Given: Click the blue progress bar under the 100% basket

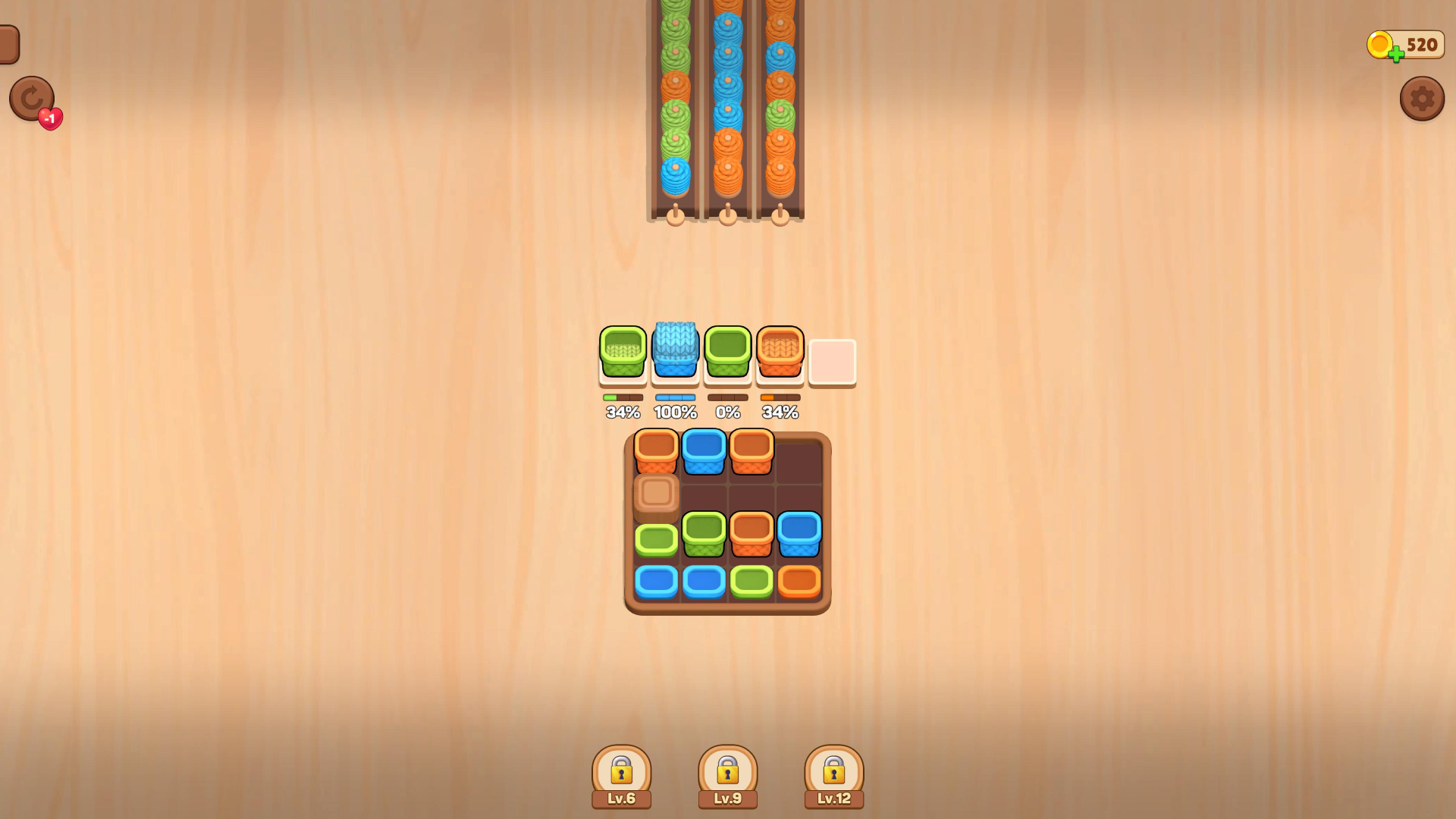Looking at the screenshot, I should click(x=674, y=396).
